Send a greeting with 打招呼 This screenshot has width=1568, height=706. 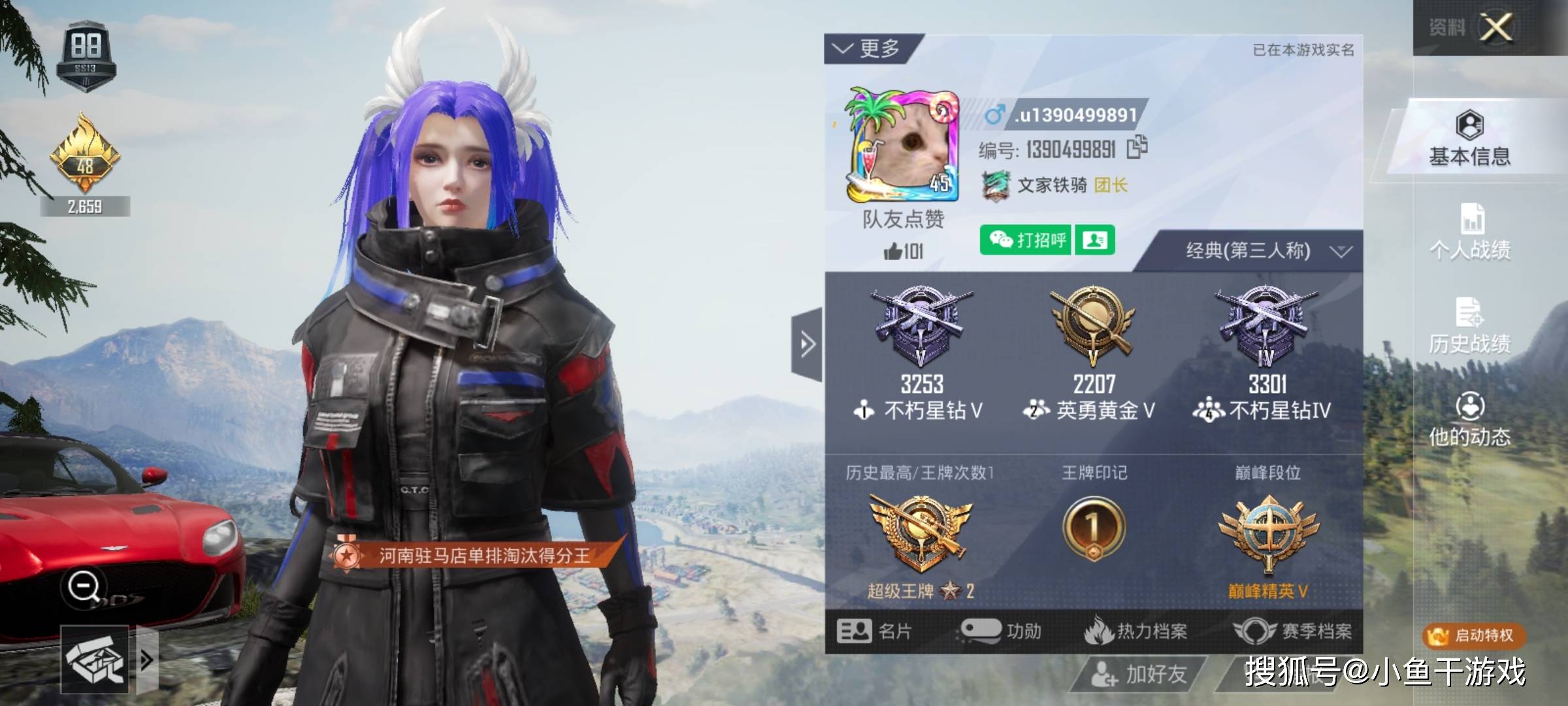coord(1026,241)
